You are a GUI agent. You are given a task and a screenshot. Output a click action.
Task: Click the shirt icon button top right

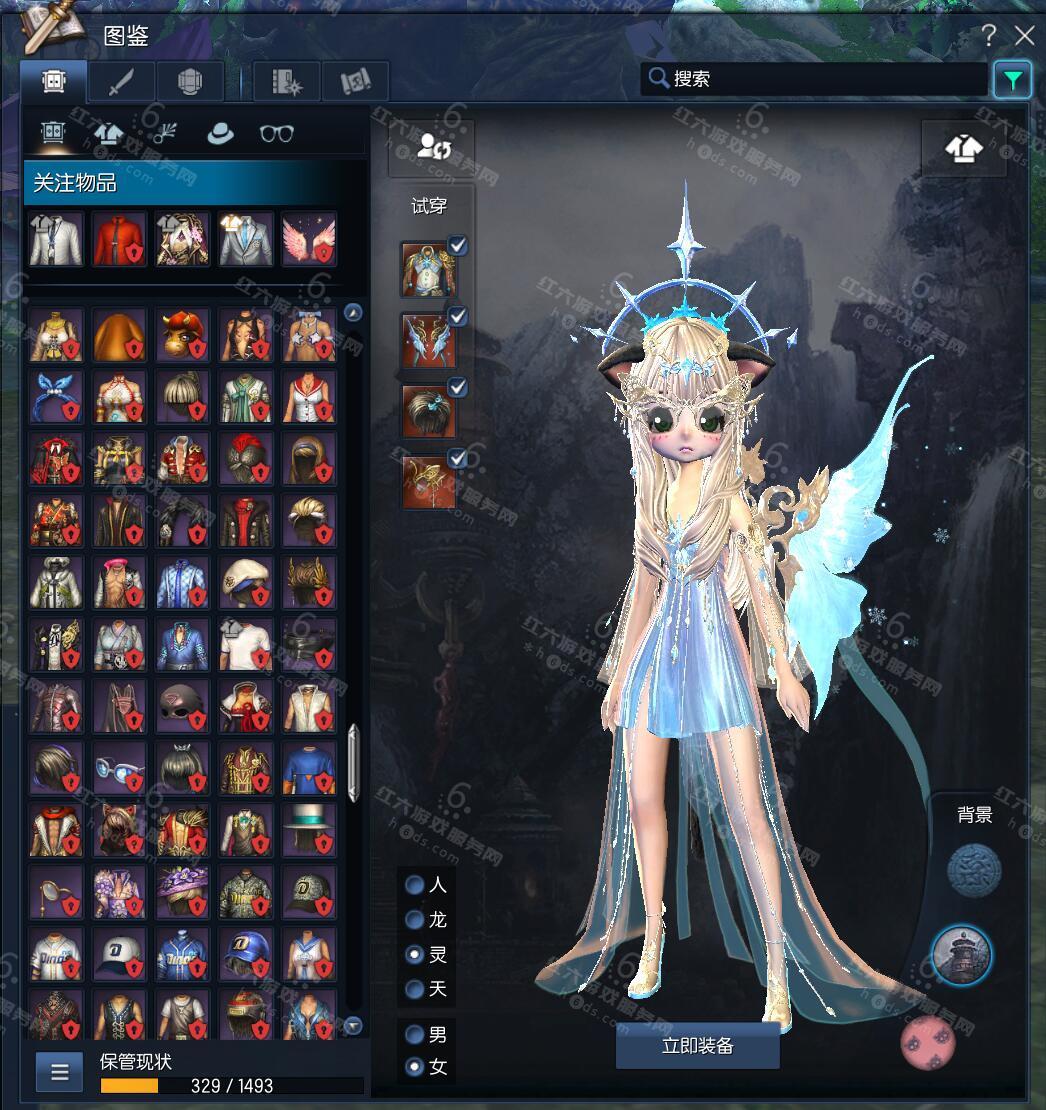[963, 148]
